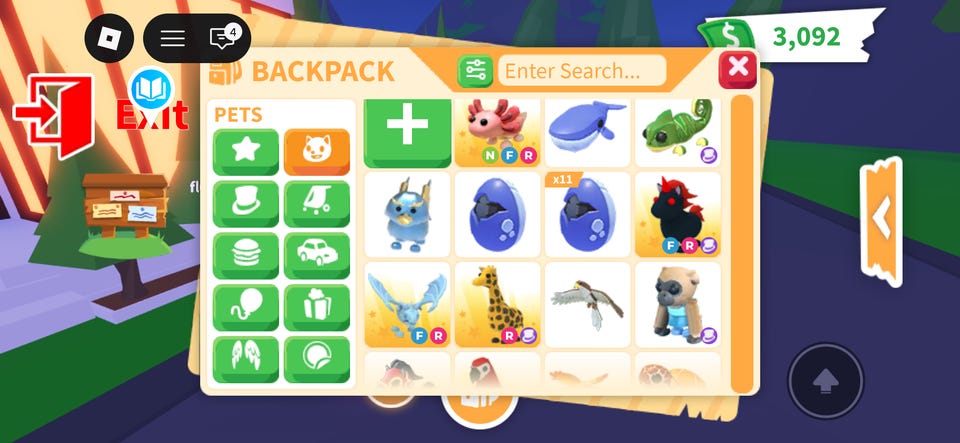Screen dimensions: 960x443
Task: Open the wings category
Action: (245, 360)
